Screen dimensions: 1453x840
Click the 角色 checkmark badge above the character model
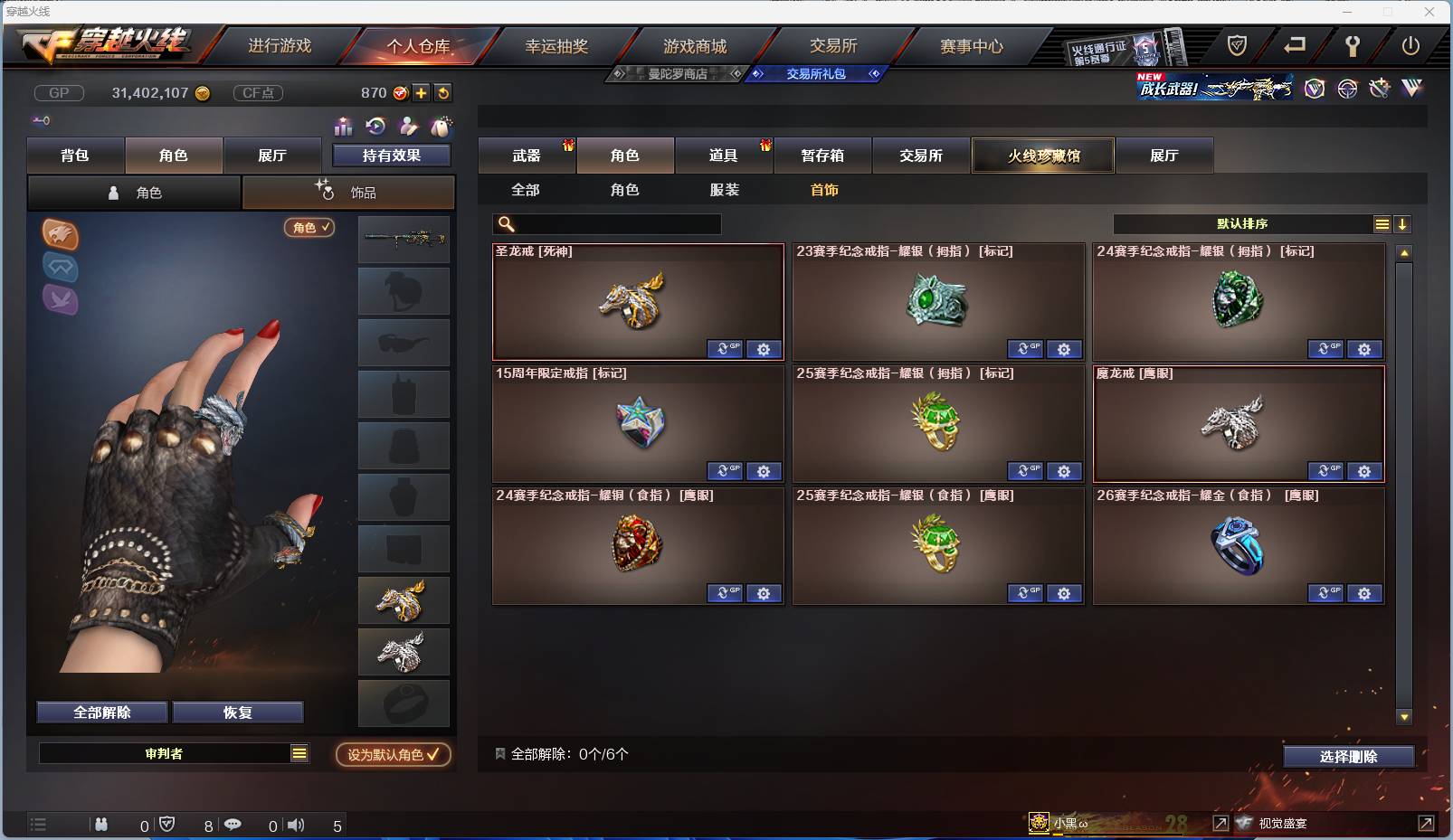point(308,228)
